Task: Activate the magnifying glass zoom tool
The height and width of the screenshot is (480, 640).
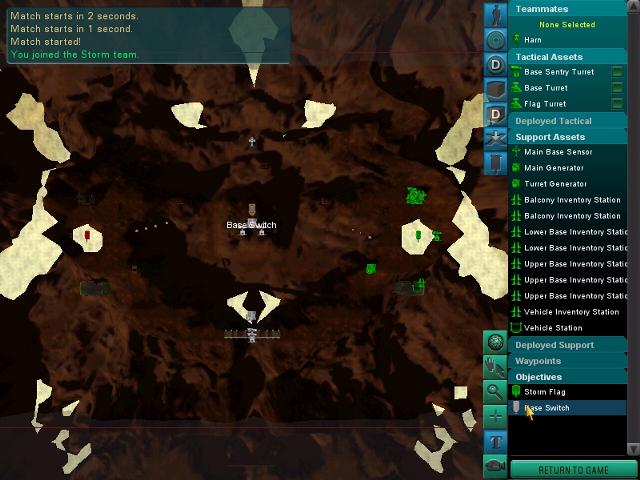Action: 495,391
